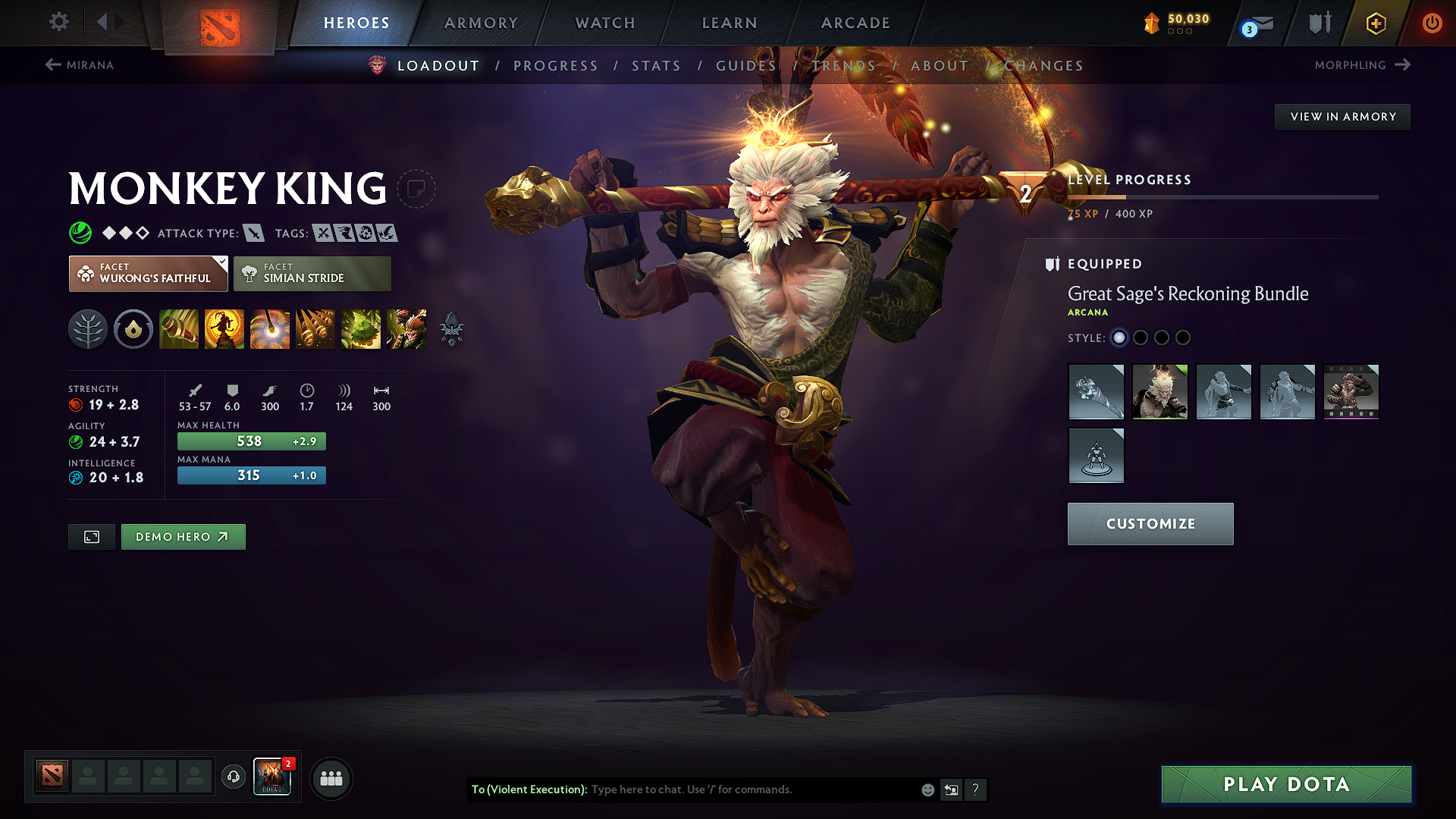Select the second style radio button
1456x819 pixels.
tap(1141, 338)
